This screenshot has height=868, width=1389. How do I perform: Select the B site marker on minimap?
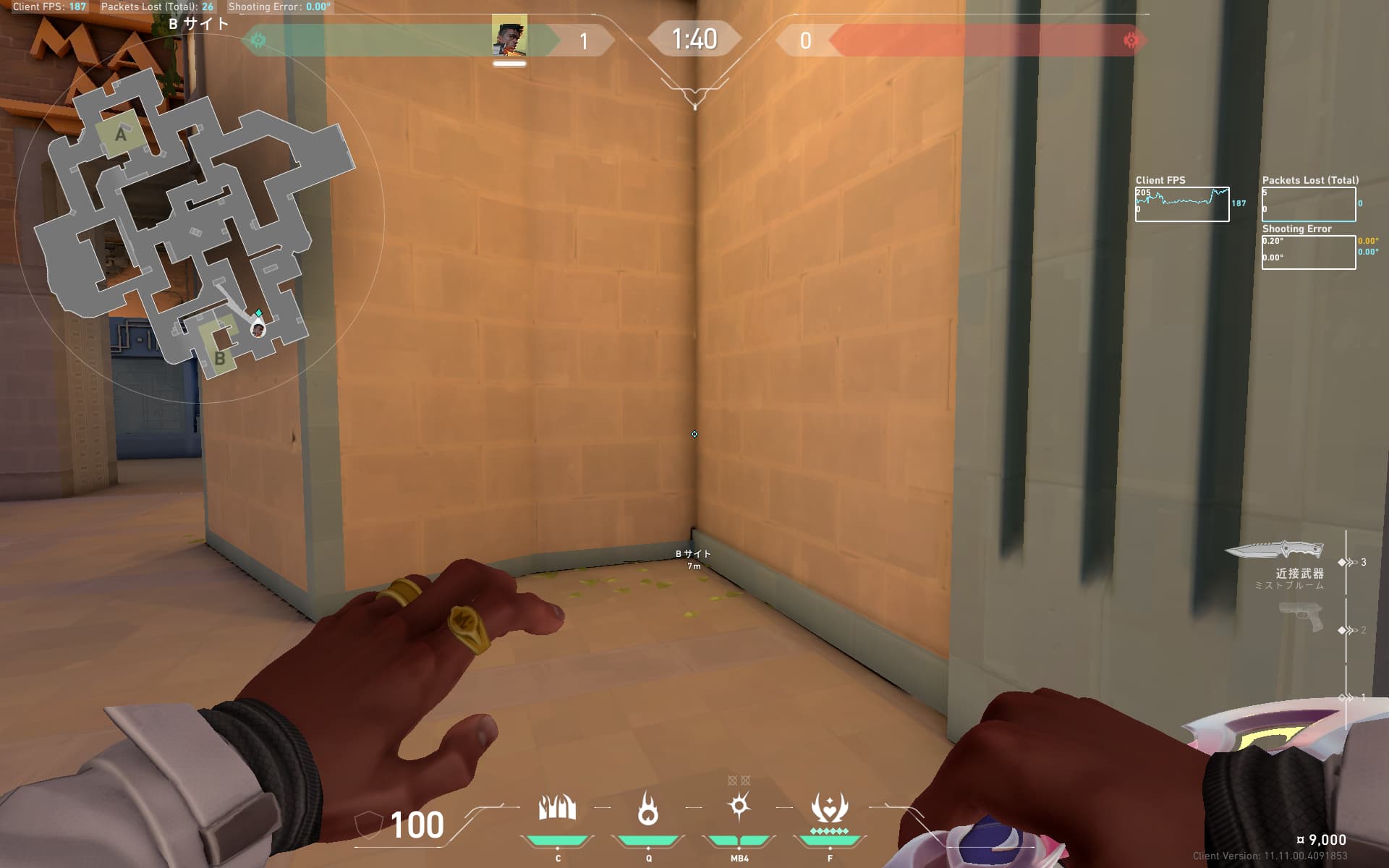[219, 357]
